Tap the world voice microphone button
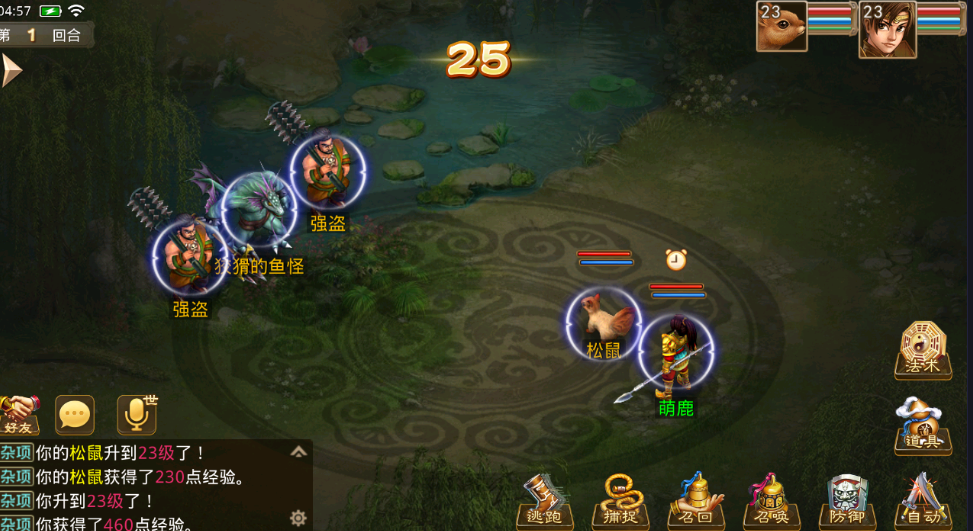 pyautogui.click(x=137, y=414)
